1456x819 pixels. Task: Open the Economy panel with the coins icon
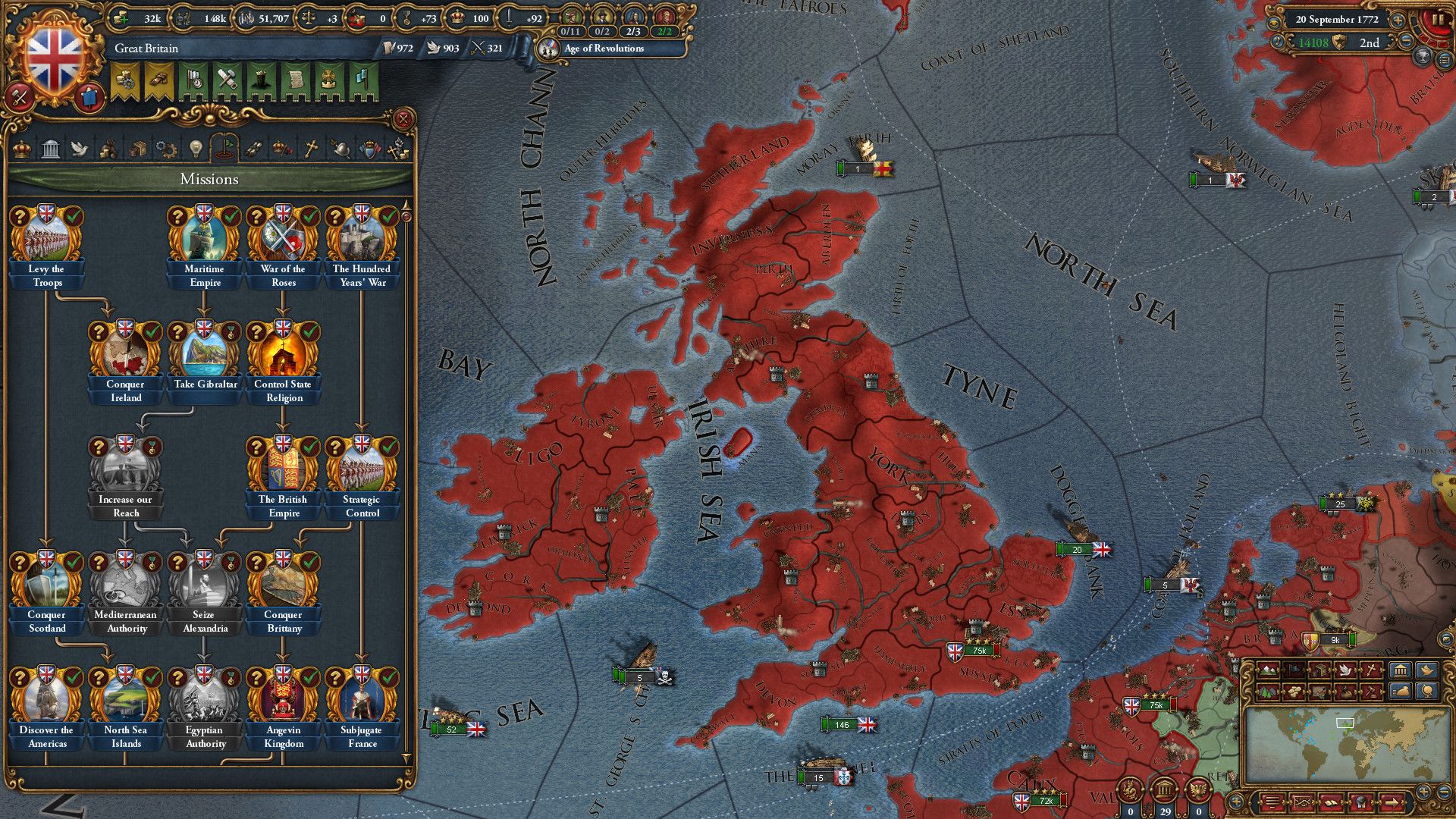108,149
